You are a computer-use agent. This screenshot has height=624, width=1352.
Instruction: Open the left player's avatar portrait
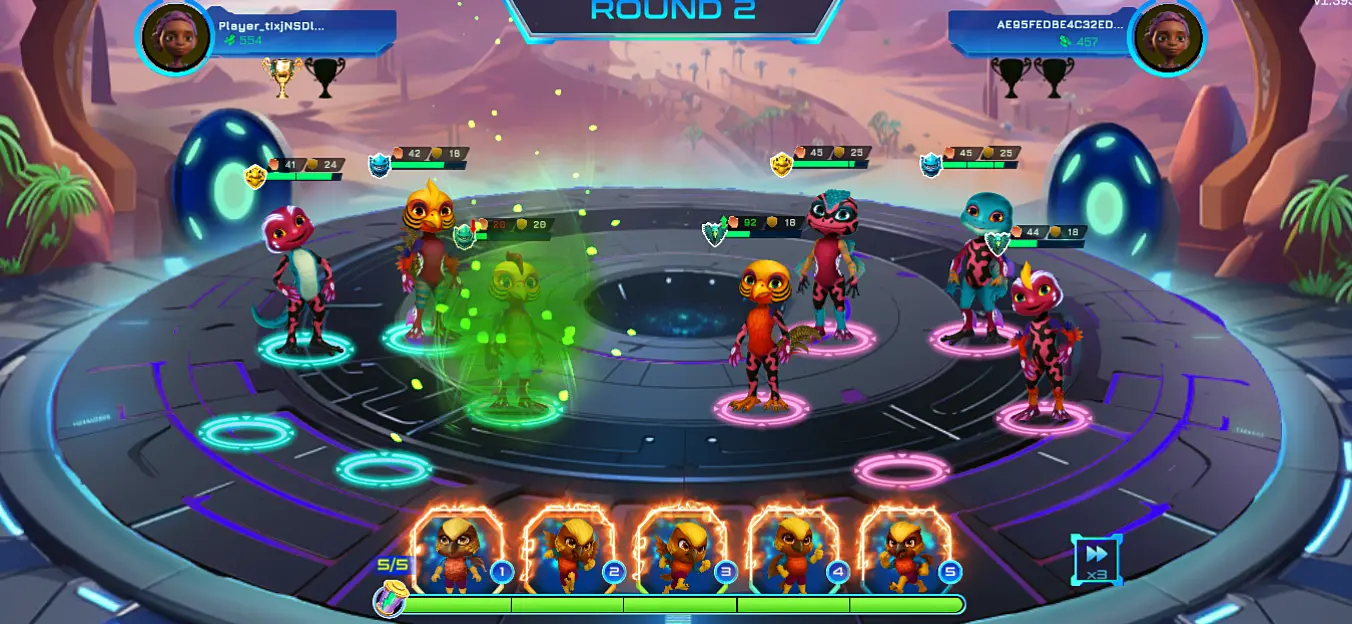pyautogui.click(x=176, y=37)
